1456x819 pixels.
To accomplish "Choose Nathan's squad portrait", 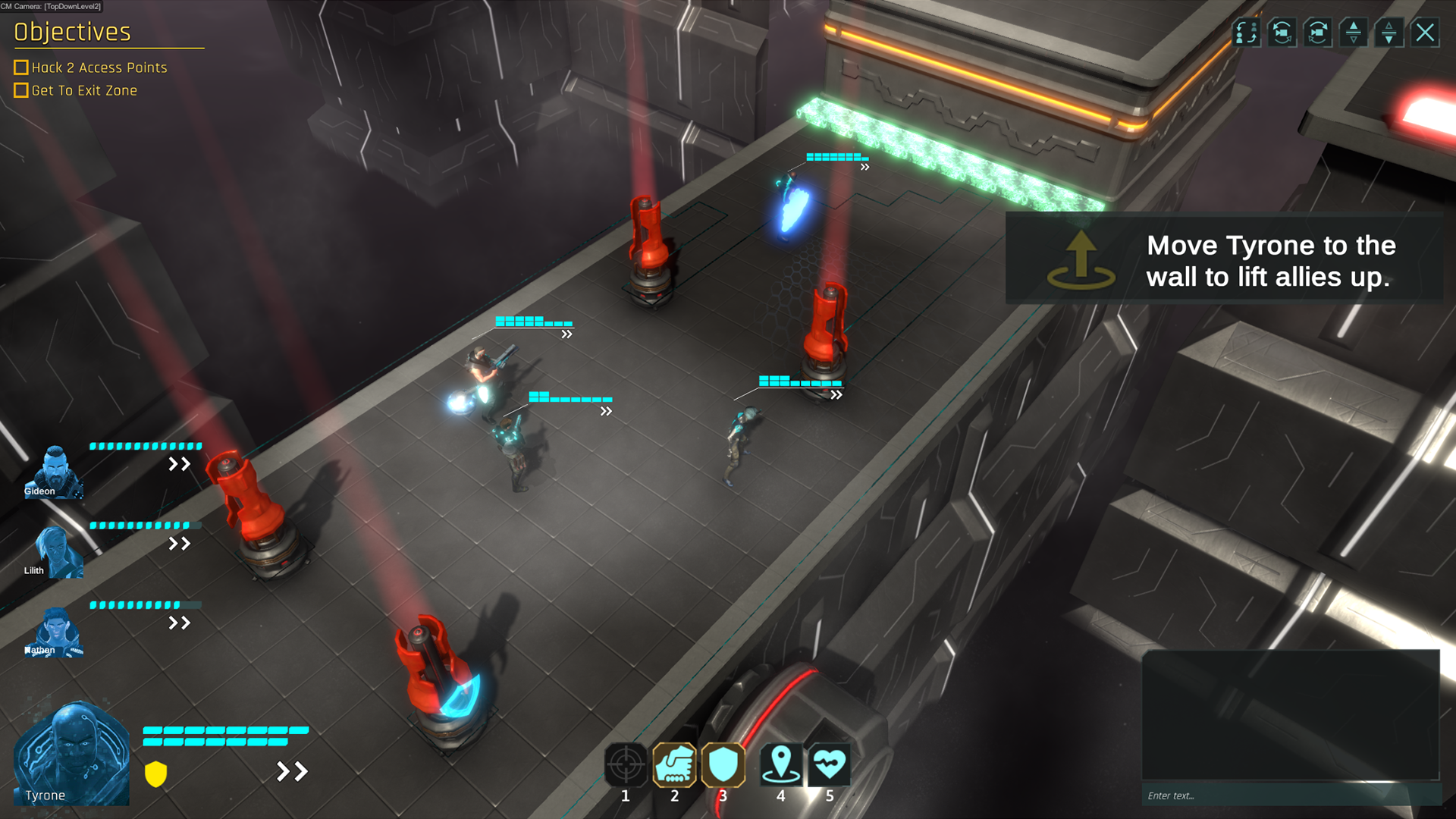I will [x=55, y=631].
